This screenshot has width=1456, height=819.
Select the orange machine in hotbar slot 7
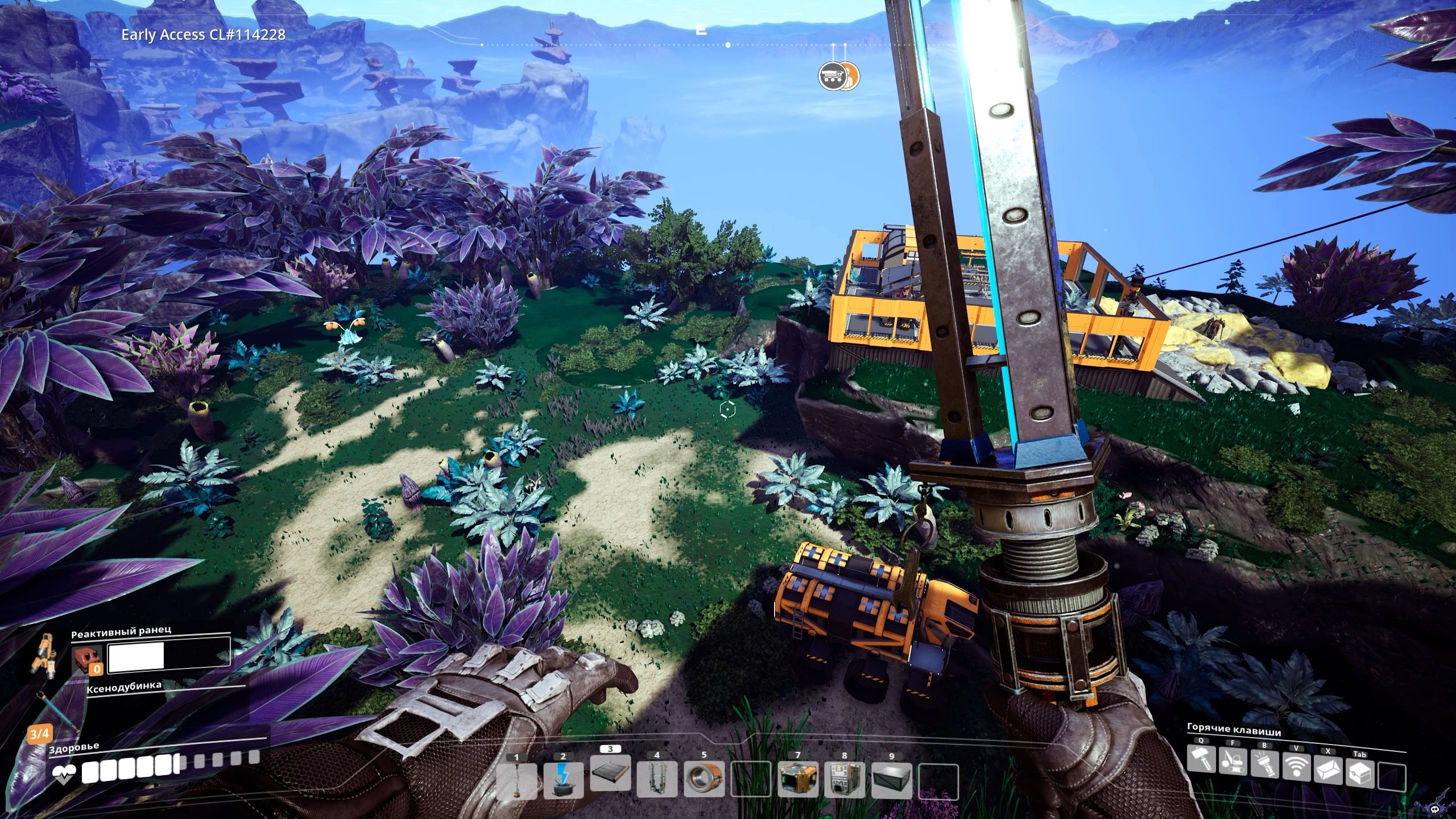(x=798, y=780)
